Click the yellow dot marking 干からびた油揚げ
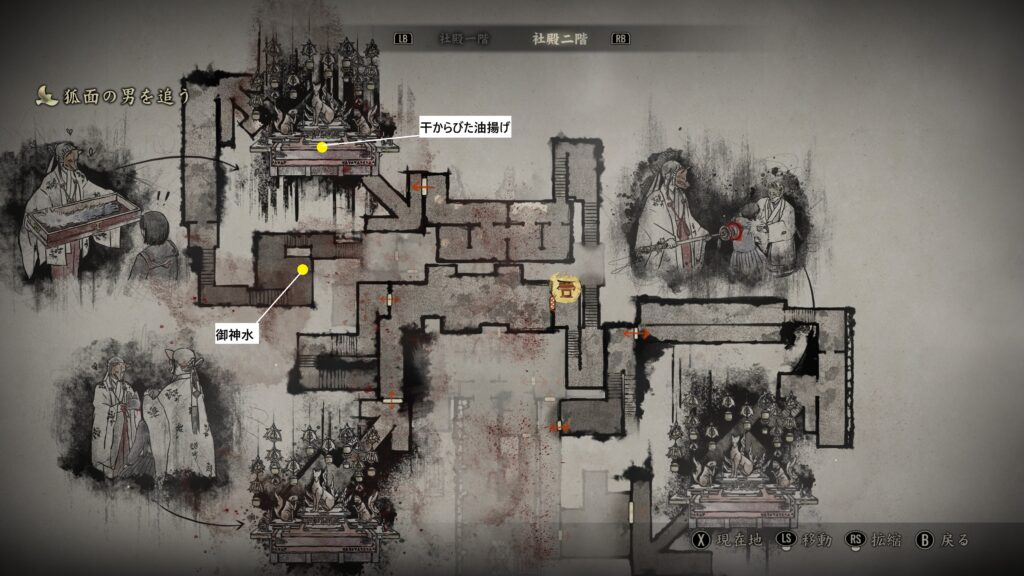The height and width of the screenshot is (576, 1024). click(322, 147)
